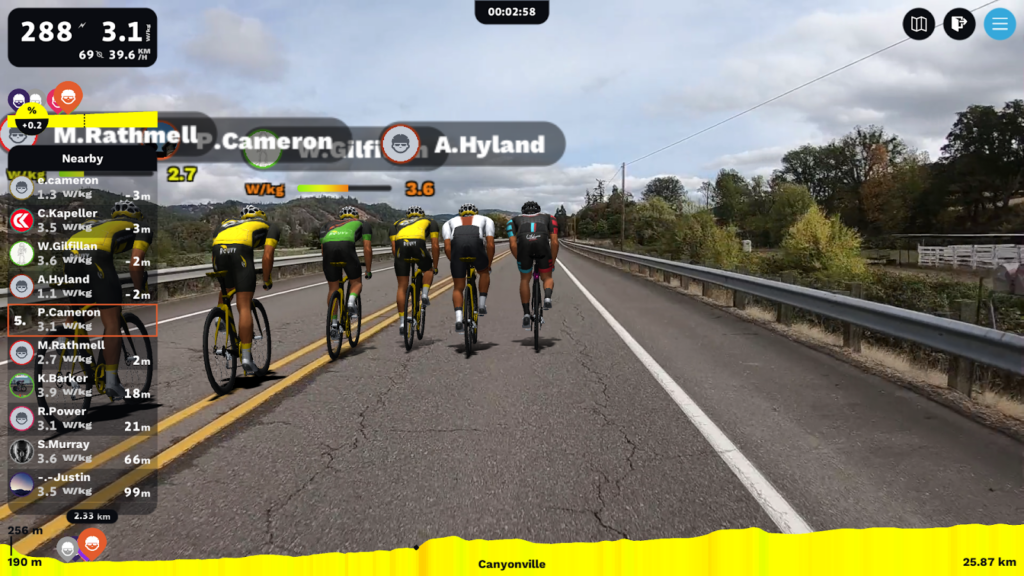The image size is (1024, 576).
Task: Select the highlighted P.Cameron row
Action: pyautogui.click(x=82, y=319)
